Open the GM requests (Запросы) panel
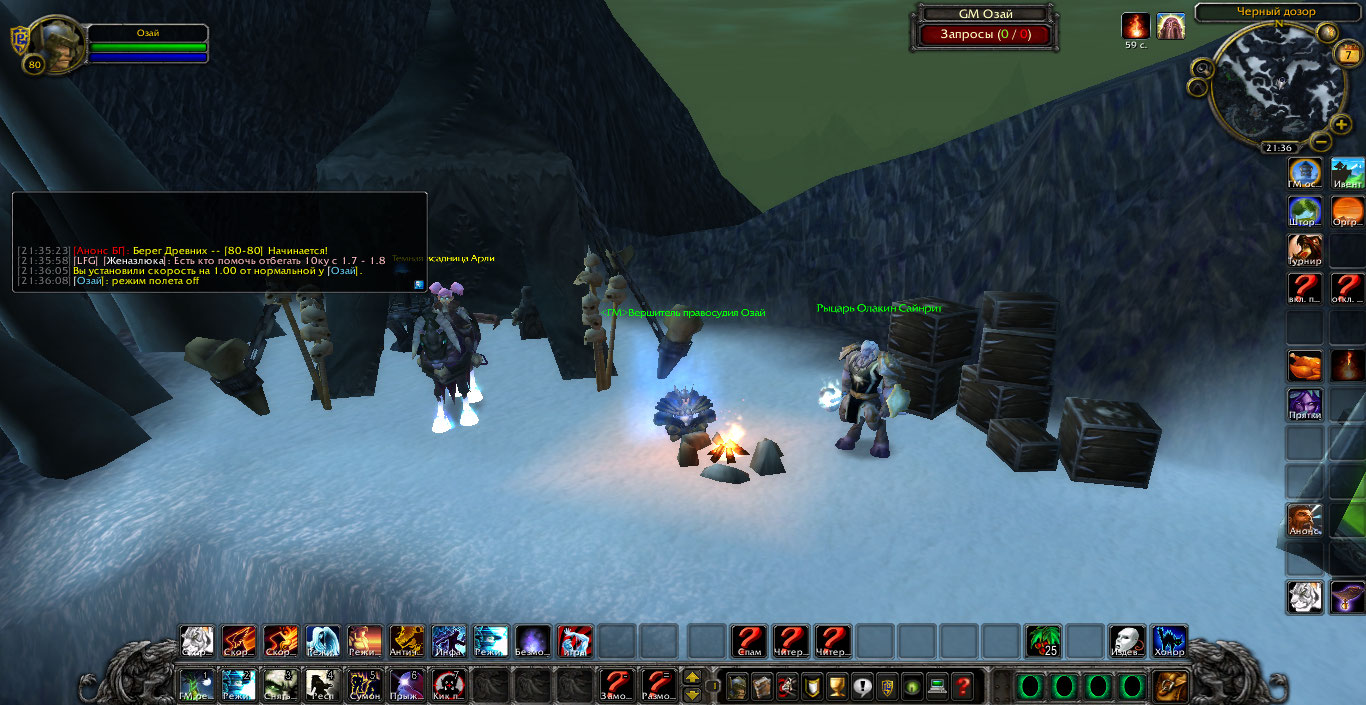Viewport: 1366px width, 705px height. point(983,35)
